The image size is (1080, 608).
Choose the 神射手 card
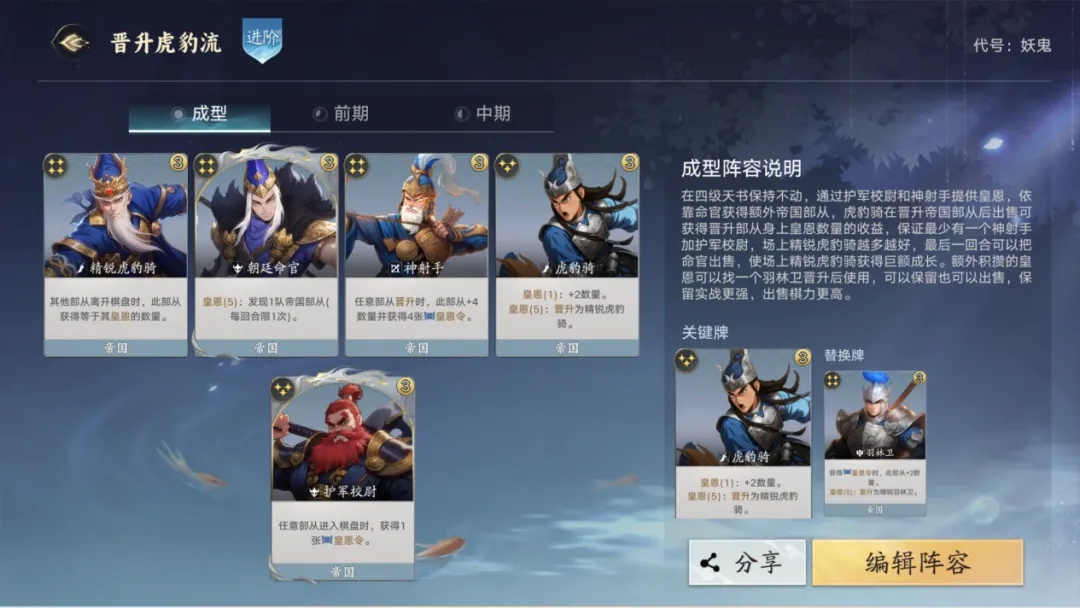point(416,255)
